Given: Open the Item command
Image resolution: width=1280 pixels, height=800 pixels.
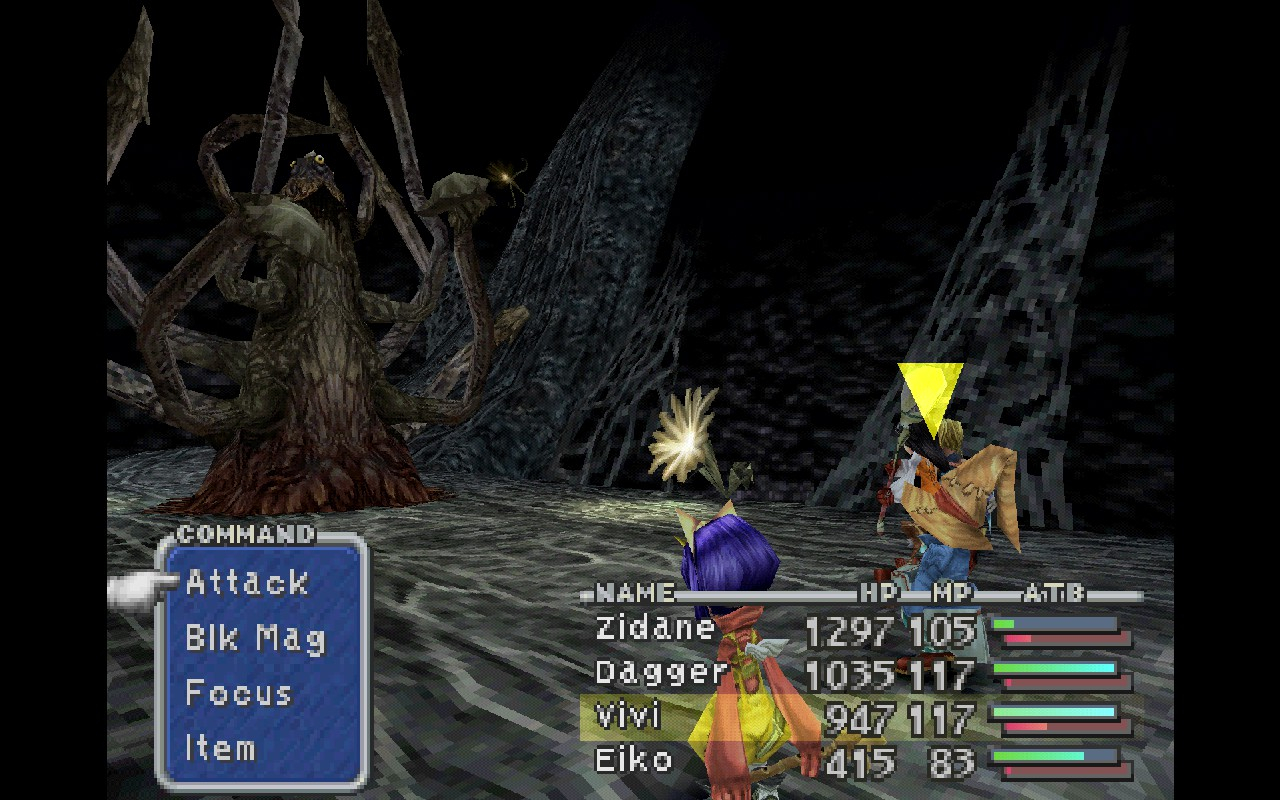Looking at the screenshot, I should click(220, 748).
